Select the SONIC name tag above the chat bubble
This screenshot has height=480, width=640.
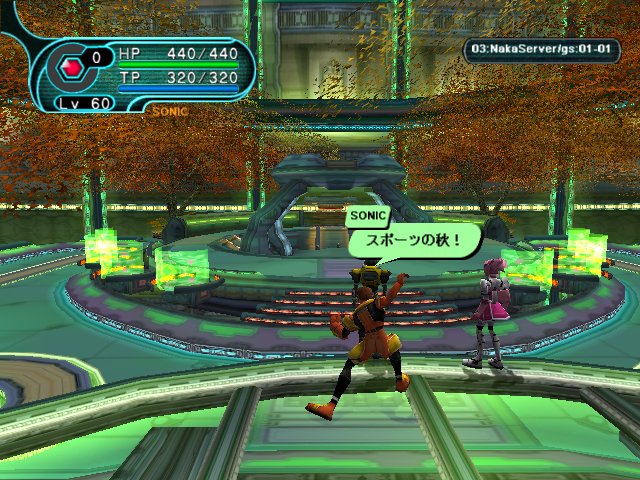(x=365, y=214)
